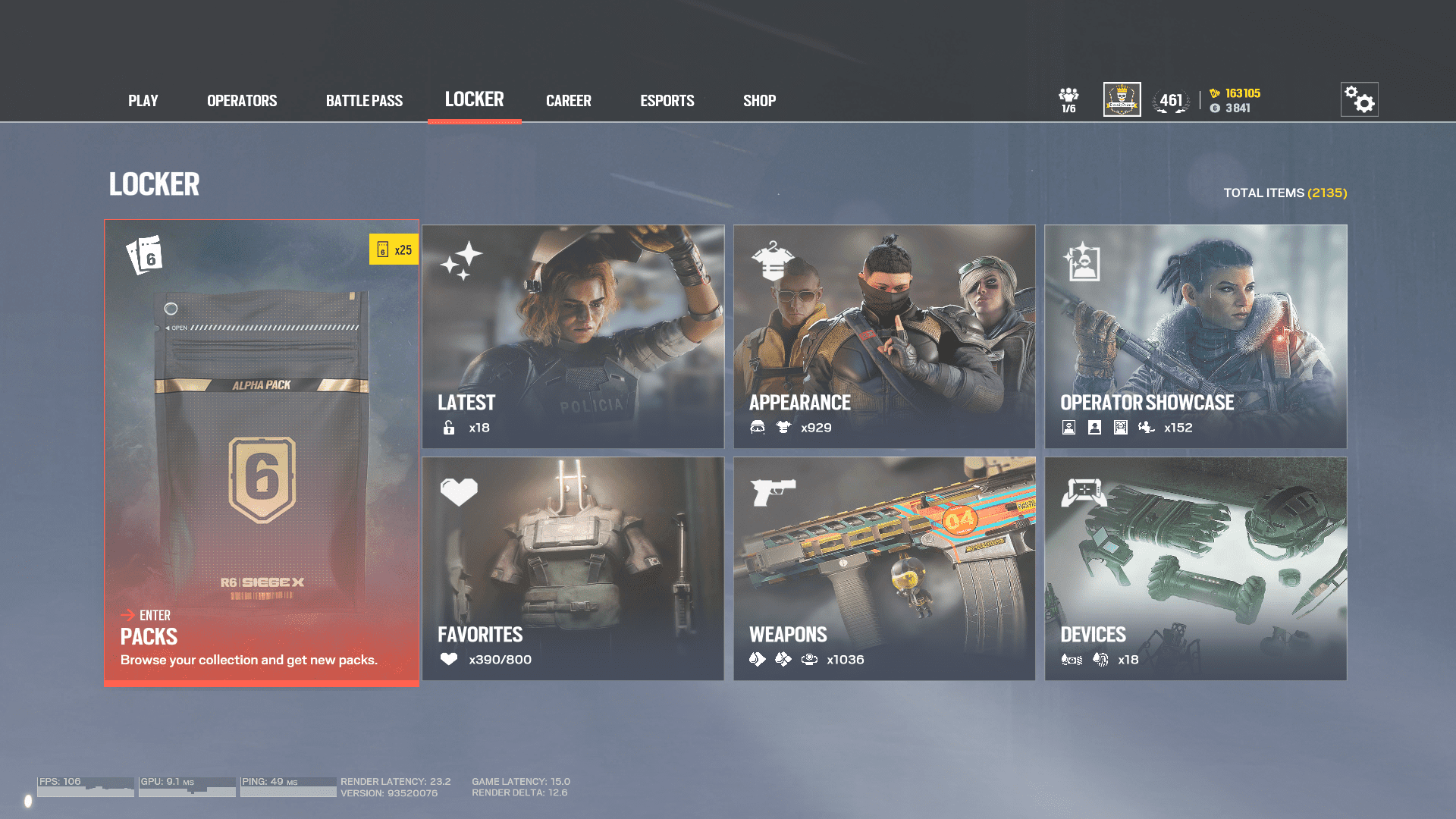Switch to the SHOP tab
The height and width of the screenshot is (819, 1456).
coord(759,100)
